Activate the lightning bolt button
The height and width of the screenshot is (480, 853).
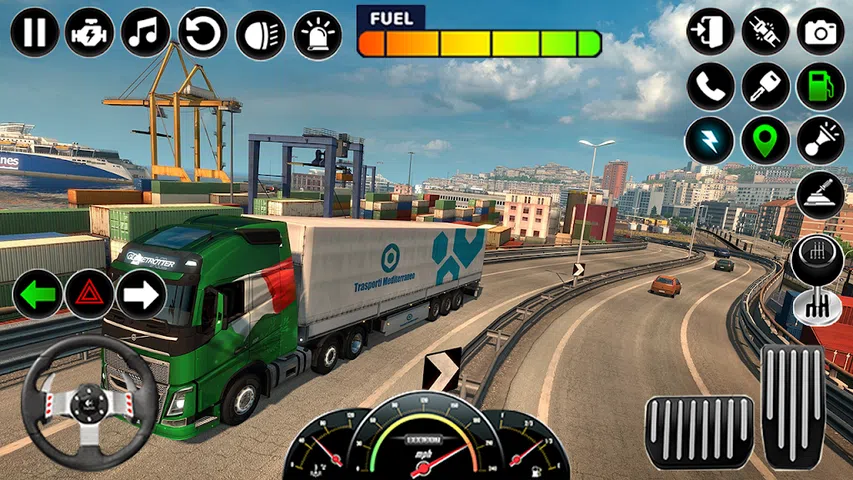coord(710,140)
